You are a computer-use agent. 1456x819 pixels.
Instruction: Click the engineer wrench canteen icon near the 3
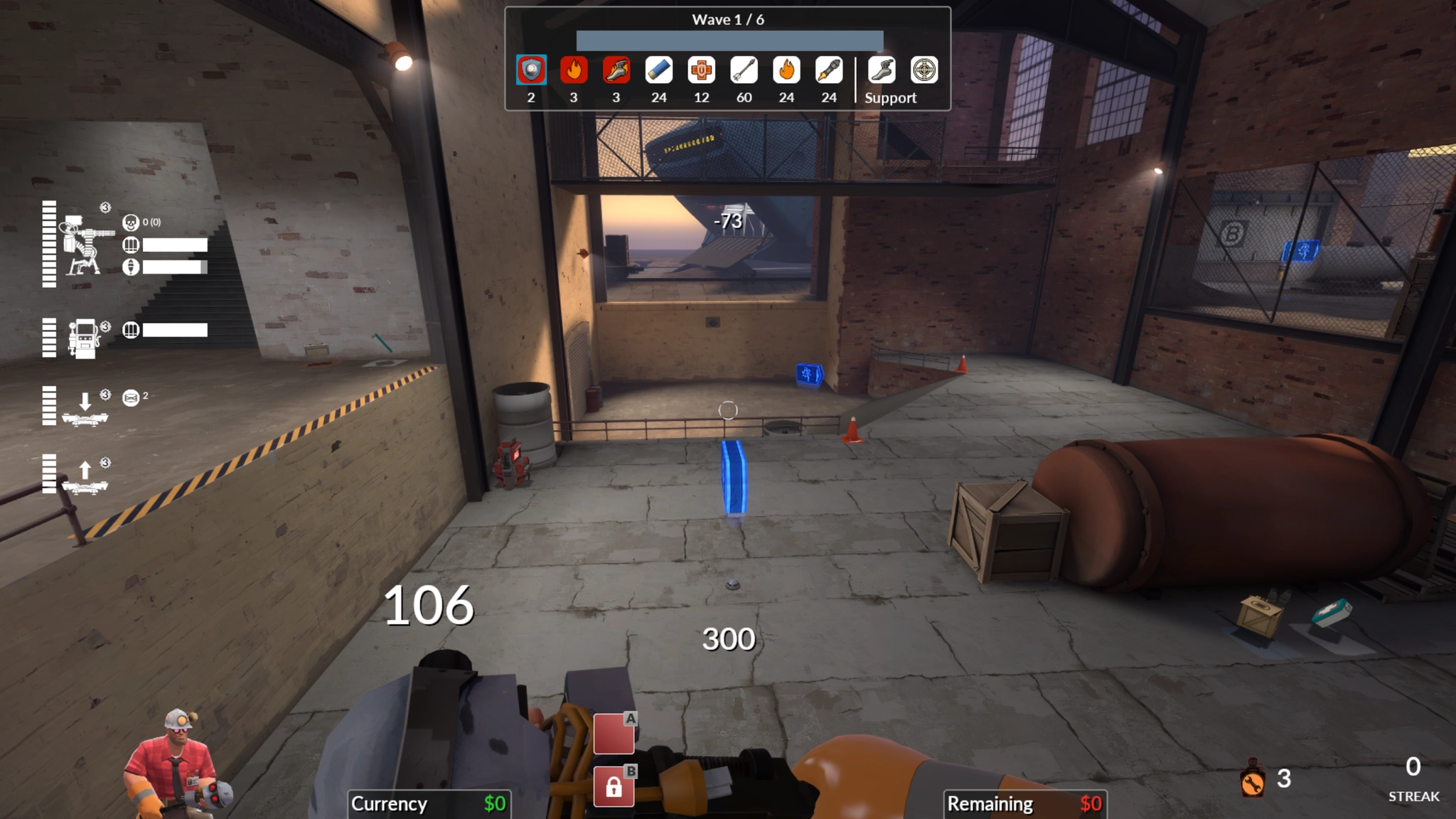[1254, 780]
